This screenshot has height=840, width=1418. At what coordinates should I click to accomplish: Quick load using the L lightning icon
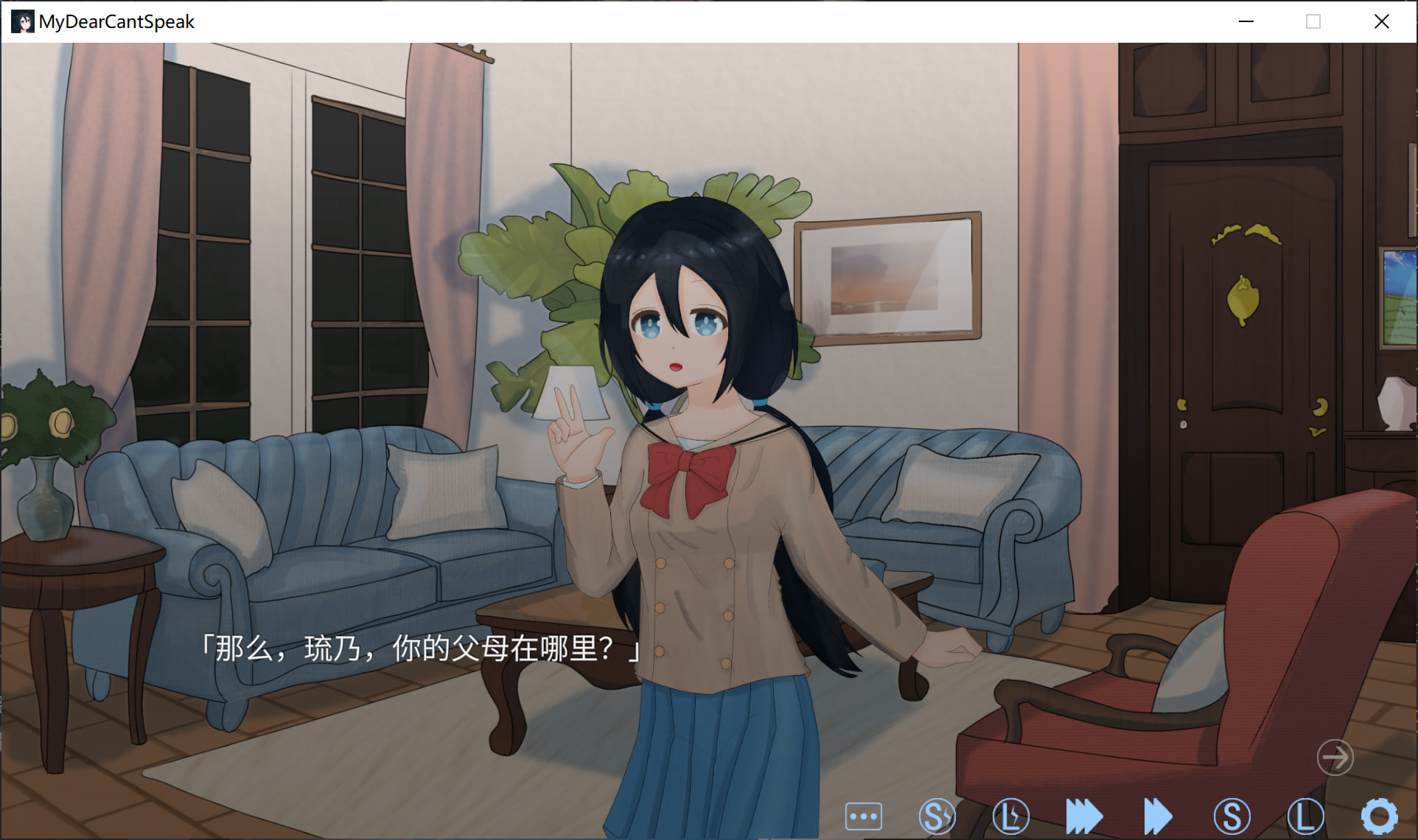pos(1010,816)
